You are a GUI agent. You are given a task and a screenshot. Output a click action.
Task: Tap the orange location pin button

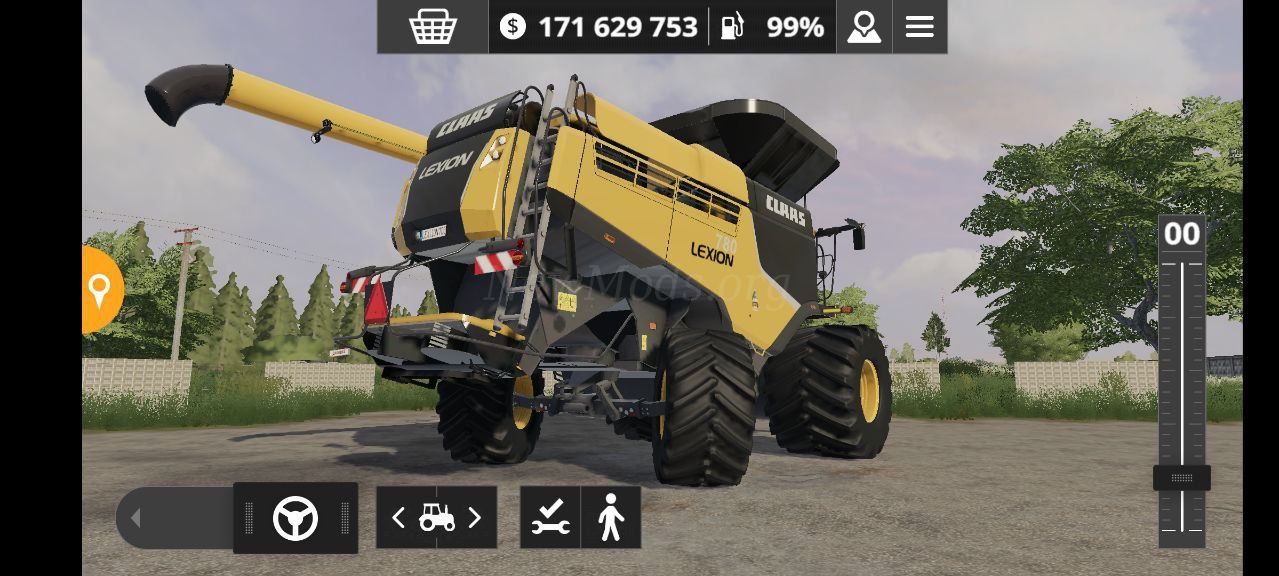pos(100,290)
